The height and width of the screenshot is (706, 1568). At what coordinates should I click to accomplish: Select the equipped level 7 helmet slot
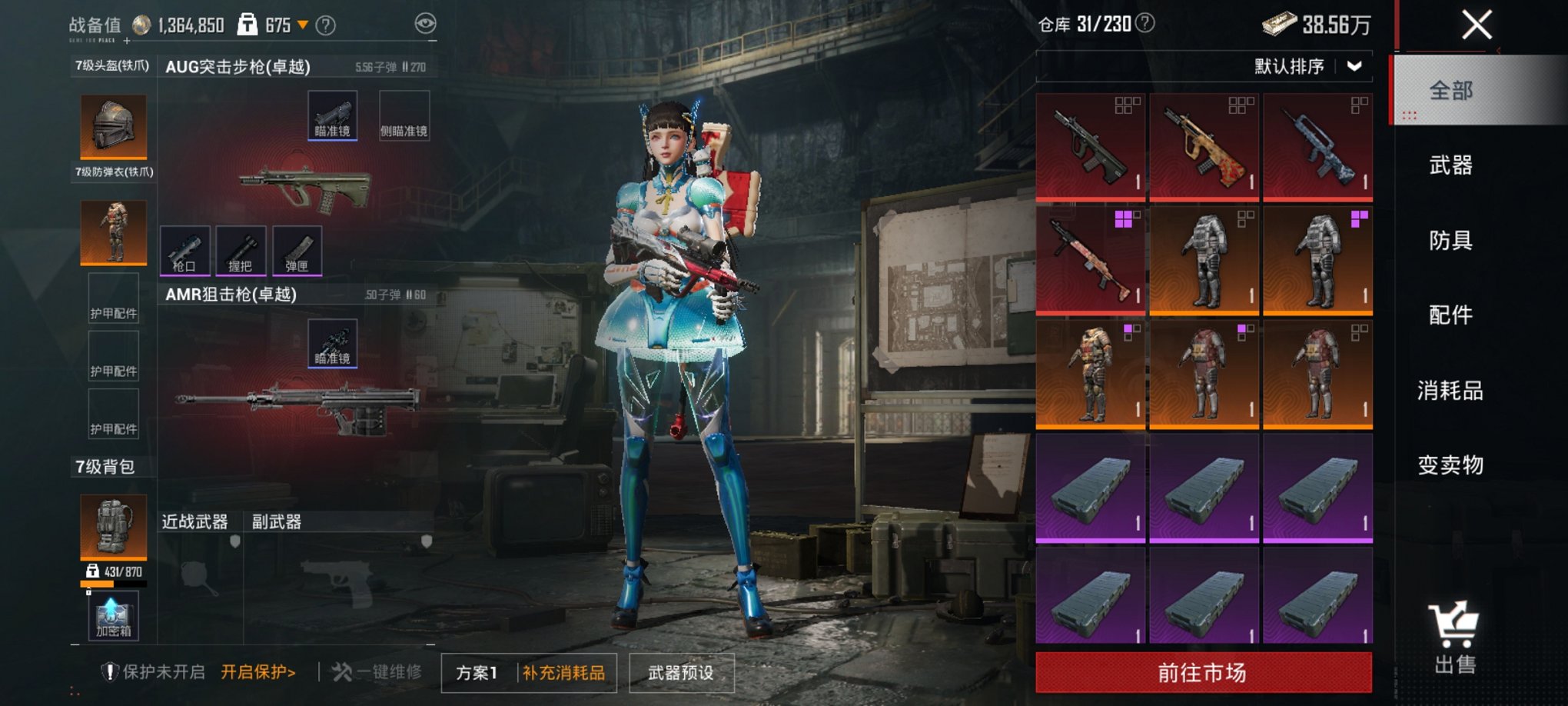pyautogui.click(x=114, y=125)
